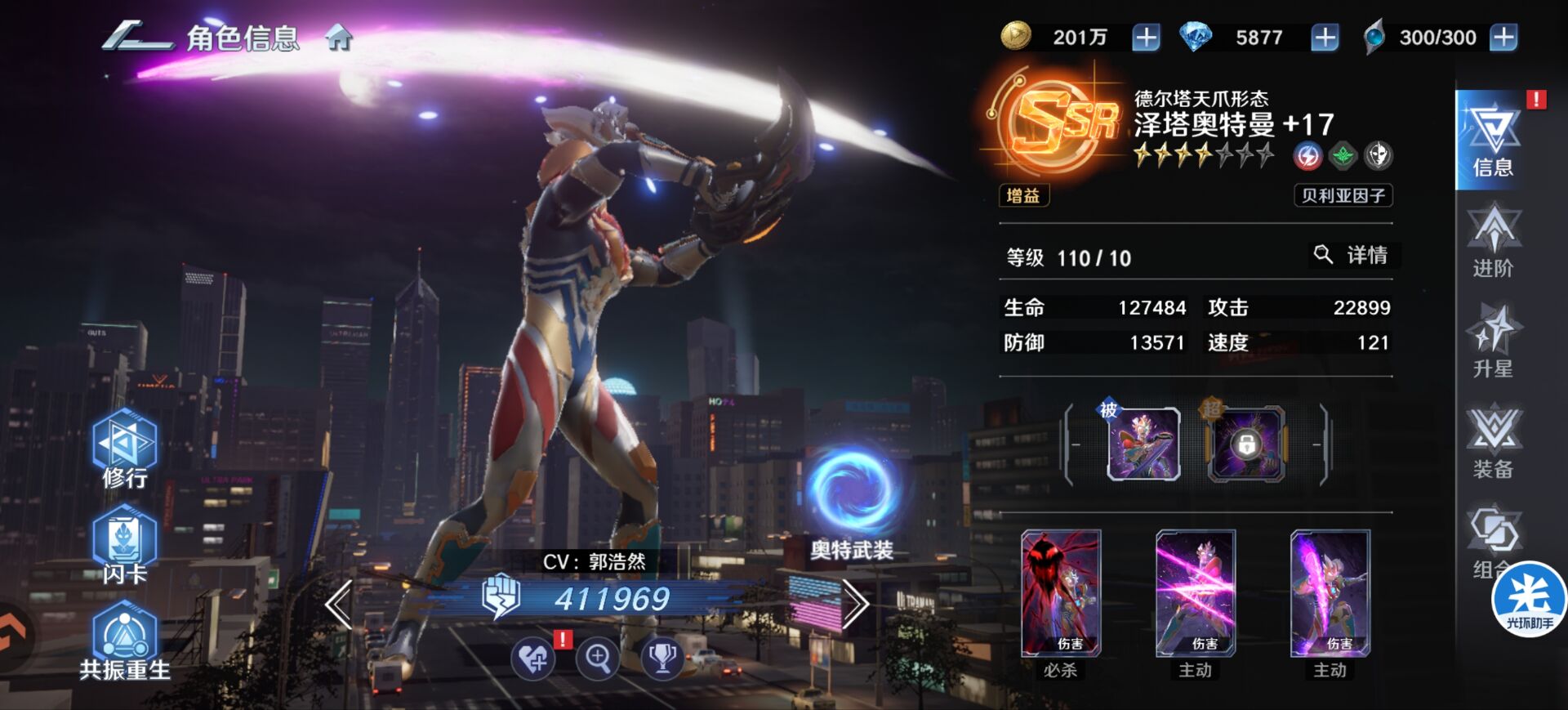The width and height of the screenshot is (1568, 710).
Task: Add diamonds with the plus button
Action: [x=1325, y=38]
